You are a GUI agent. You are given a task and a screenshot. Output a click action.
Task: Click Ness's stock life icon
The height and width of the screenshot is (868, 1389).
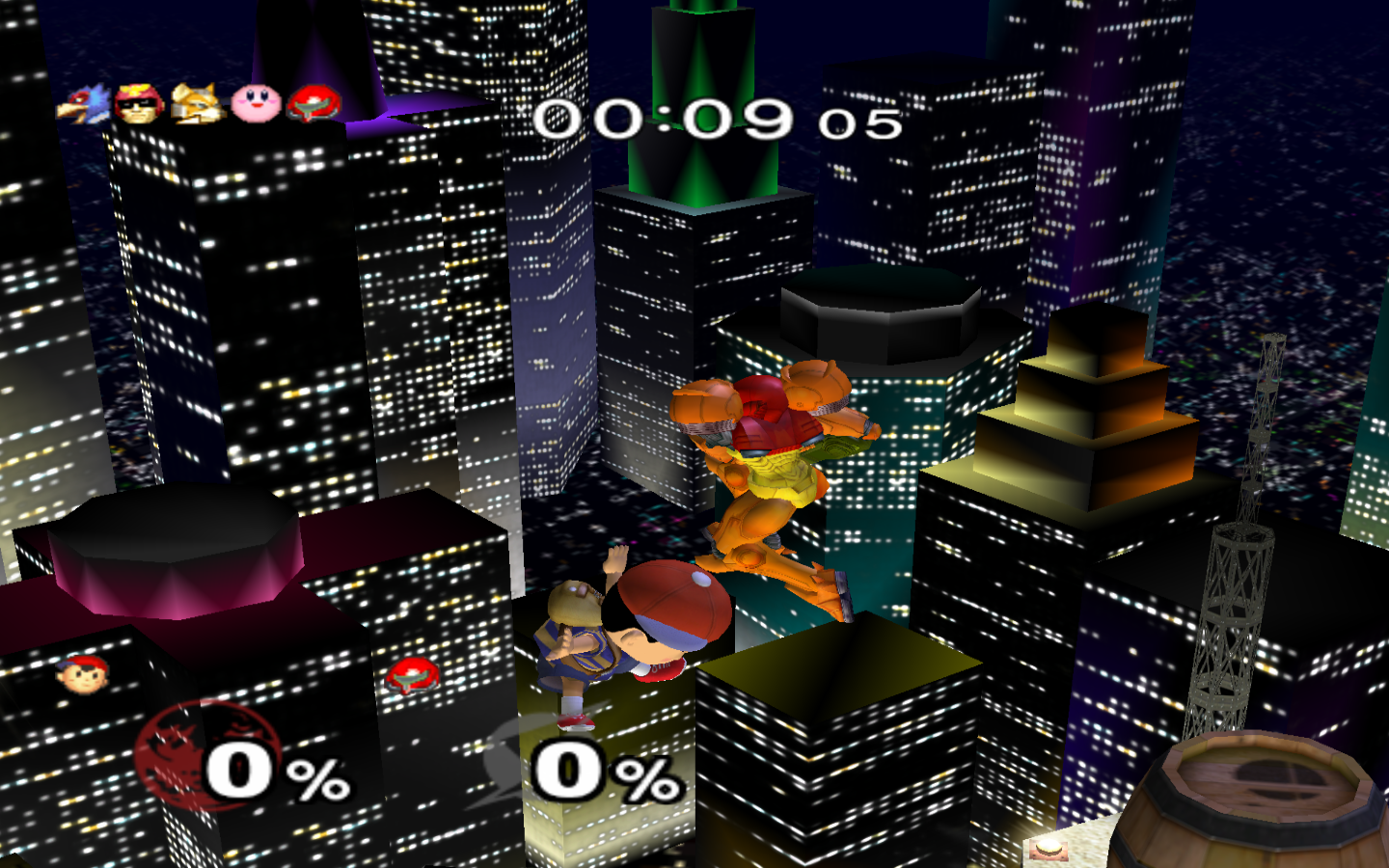pyautogui.click(x=83, y=673)
